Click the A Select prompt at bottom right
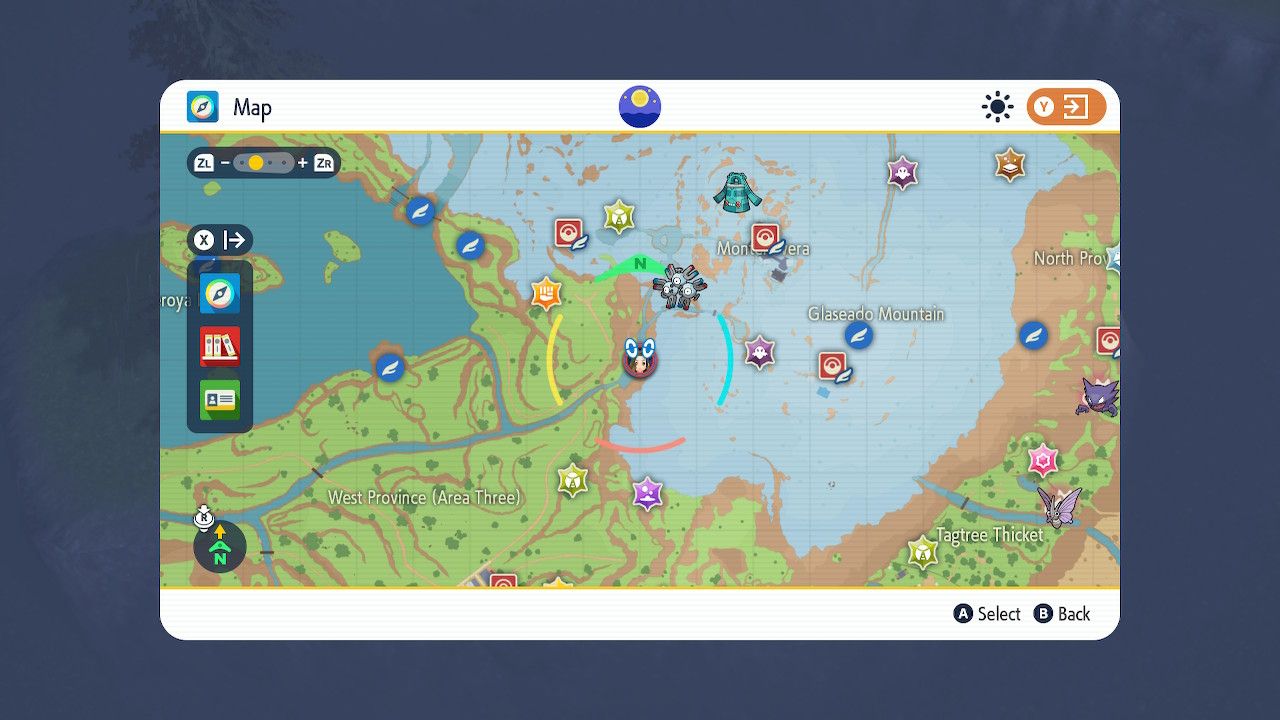Image resolution: width=1280 pixels, height=720 pixels. point(987,614)
